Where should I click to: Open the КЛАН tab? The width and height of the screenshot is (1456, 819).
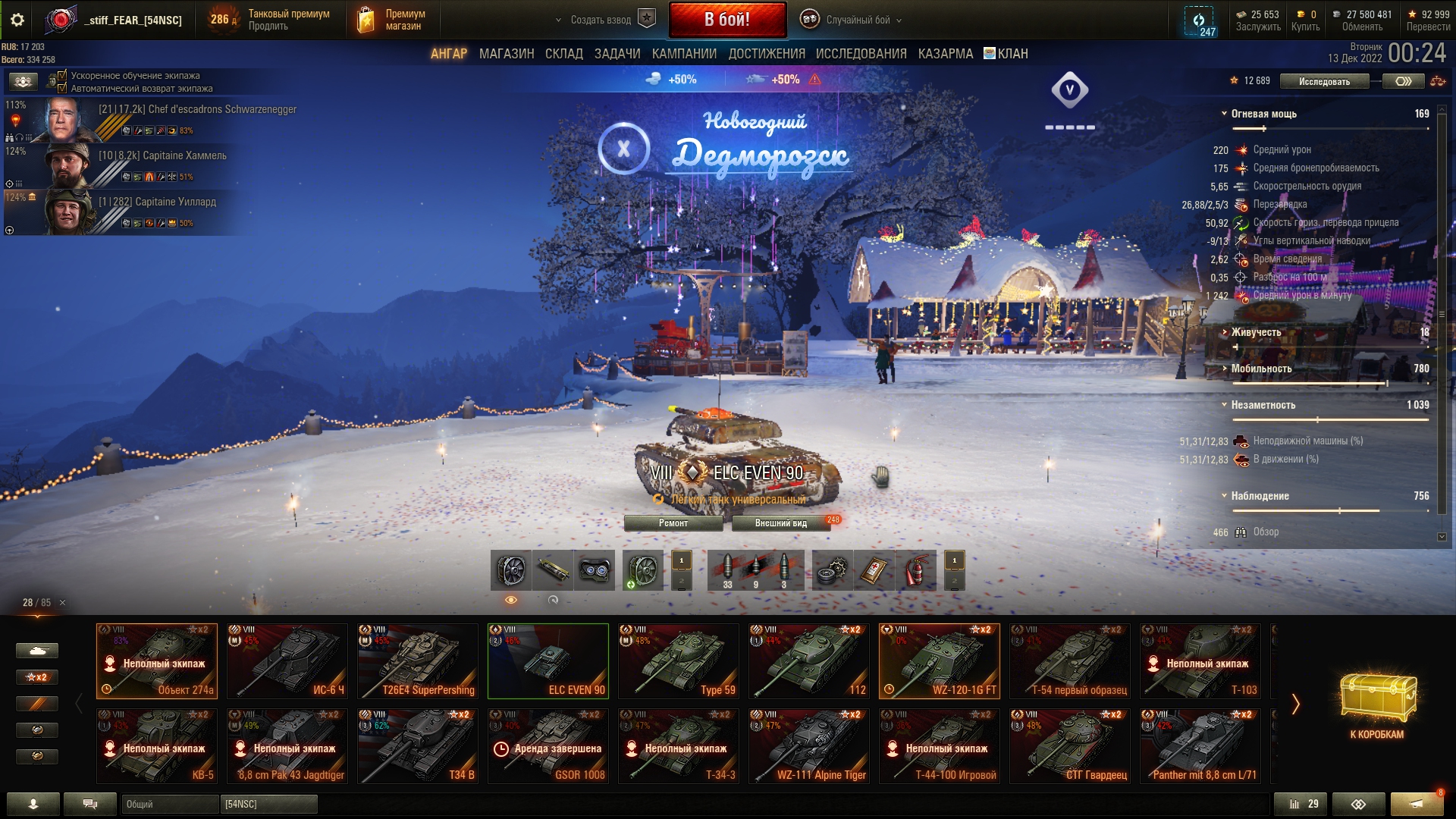1006,54
